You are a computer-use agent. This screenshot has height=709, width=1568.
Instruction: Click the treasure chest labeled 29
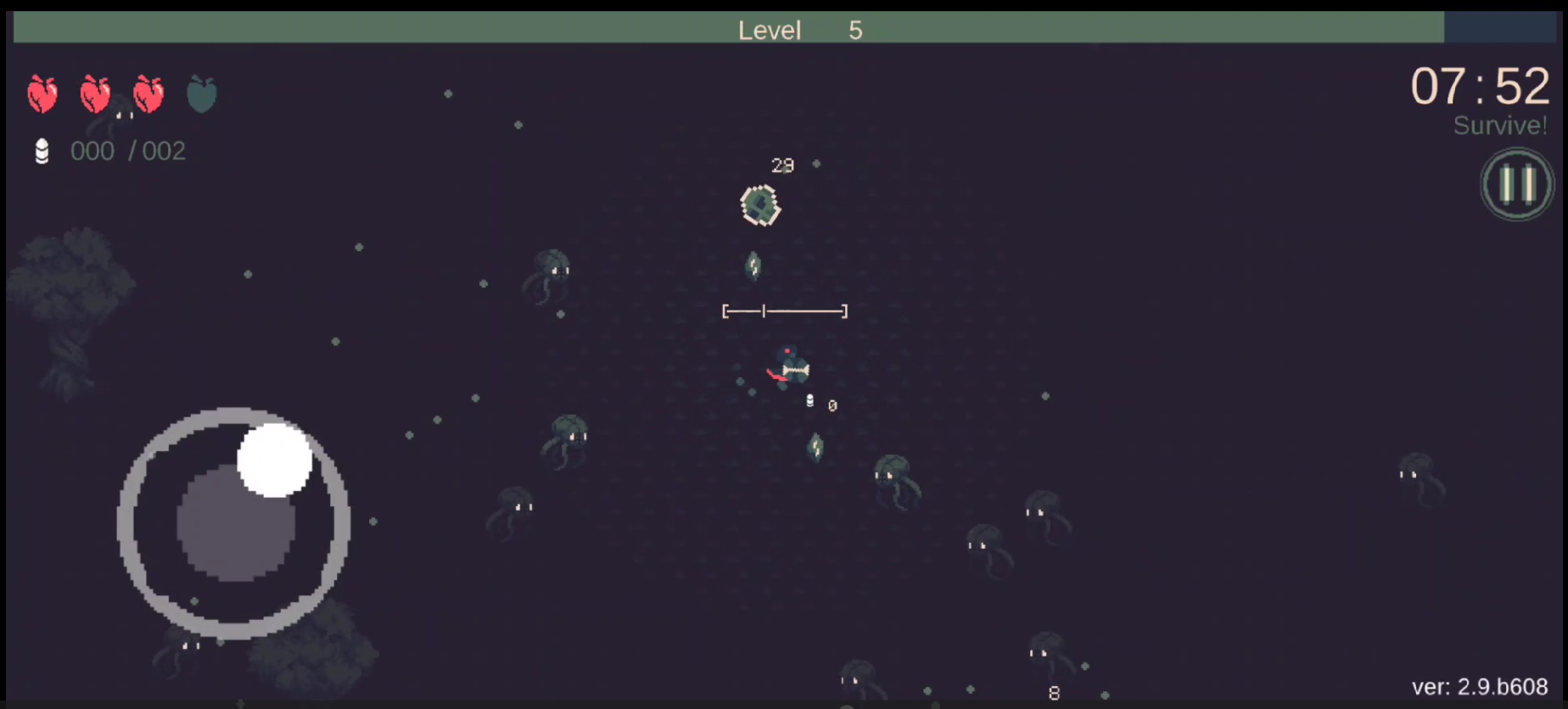(759, 204)
